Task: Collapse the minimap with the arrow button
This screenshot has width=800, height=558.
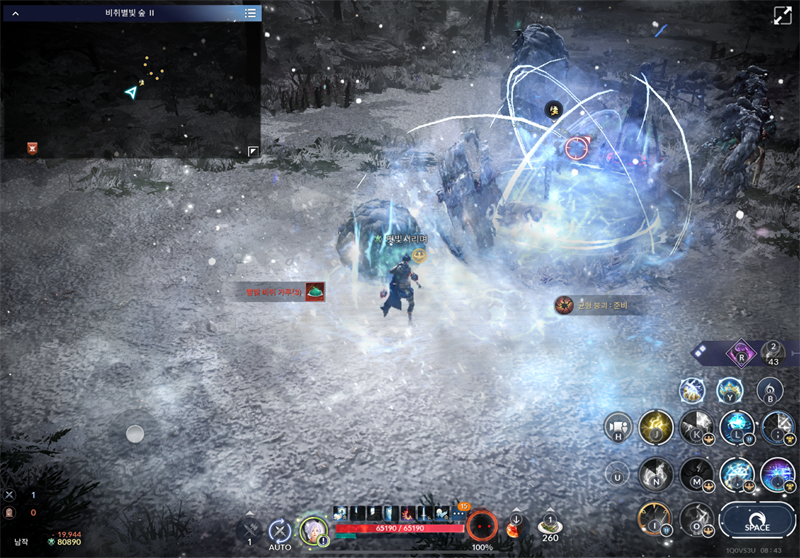Action: coord(15,13)
